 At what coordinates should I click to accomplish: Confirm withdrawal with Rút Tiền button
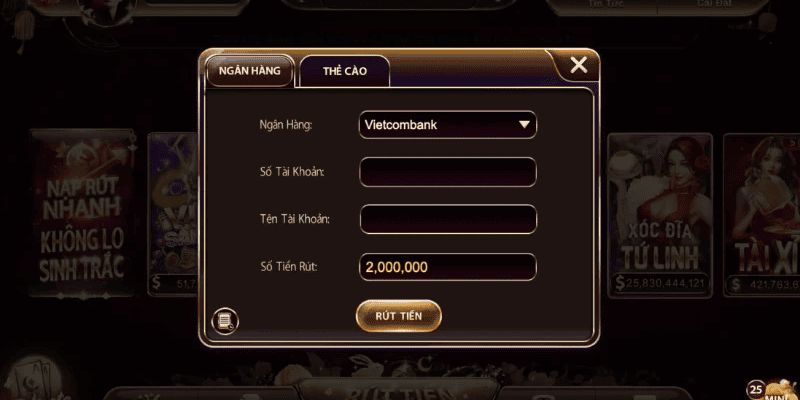pos(399,315)
